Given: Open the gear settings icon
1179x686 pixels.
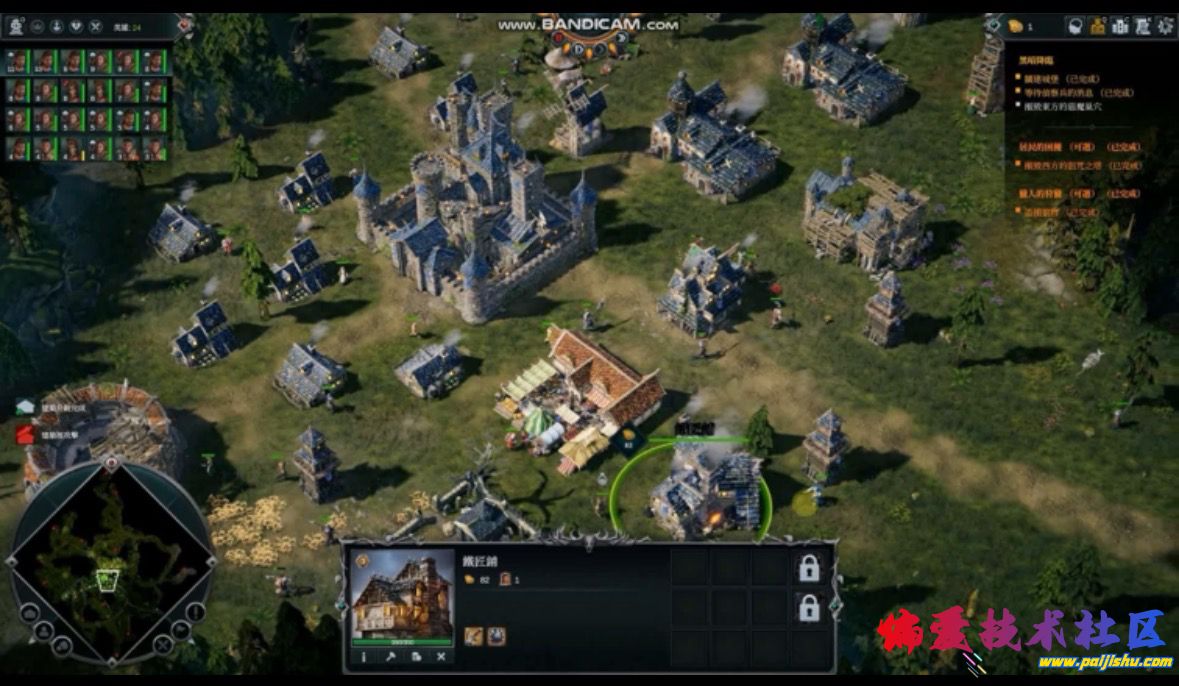Looking at the screenshot, I should click(1165, 27).
